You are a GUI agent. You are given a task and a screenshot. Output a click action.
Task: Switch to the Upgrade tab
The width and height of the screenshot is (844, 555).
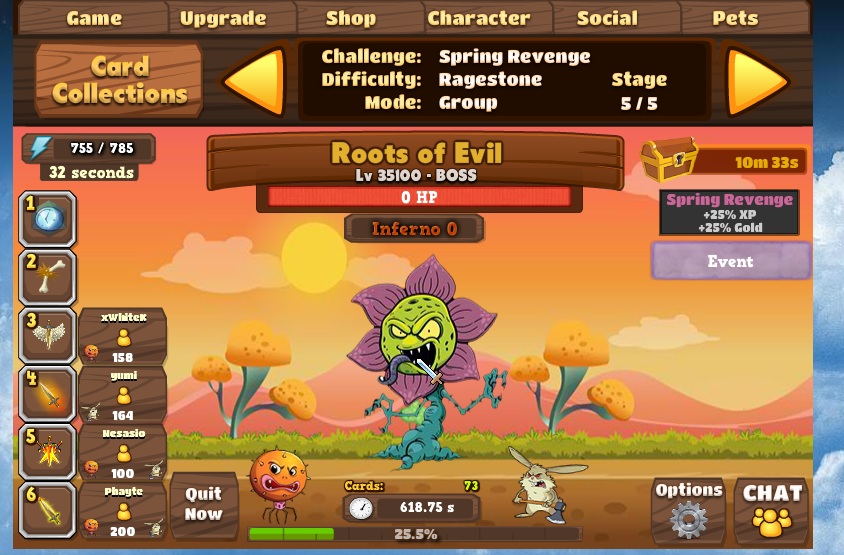click(x=223, y=18)
